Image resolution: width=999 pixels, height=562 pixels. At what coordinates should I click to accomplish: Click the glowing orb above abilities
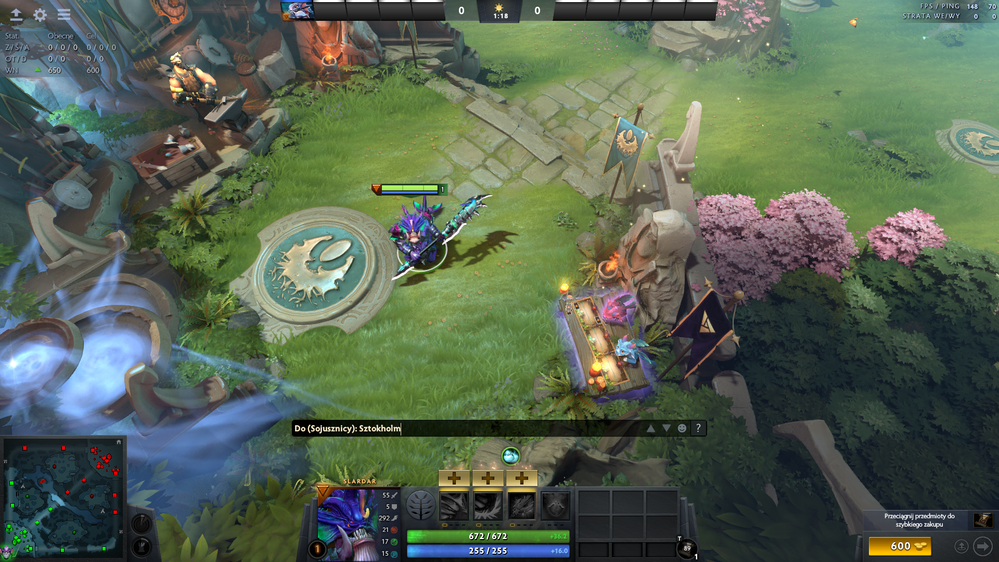[x=510, y=456]
